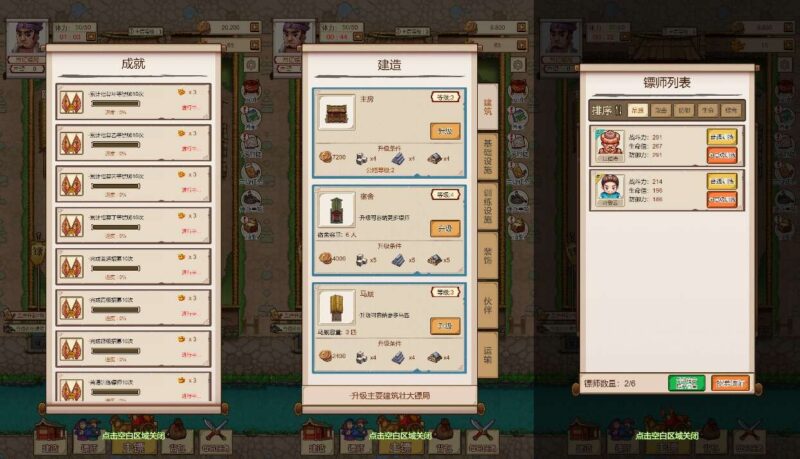Upgrade the 马厩 stable building
The width and height of the screenshot is (800, 459).
click(445, 326)
